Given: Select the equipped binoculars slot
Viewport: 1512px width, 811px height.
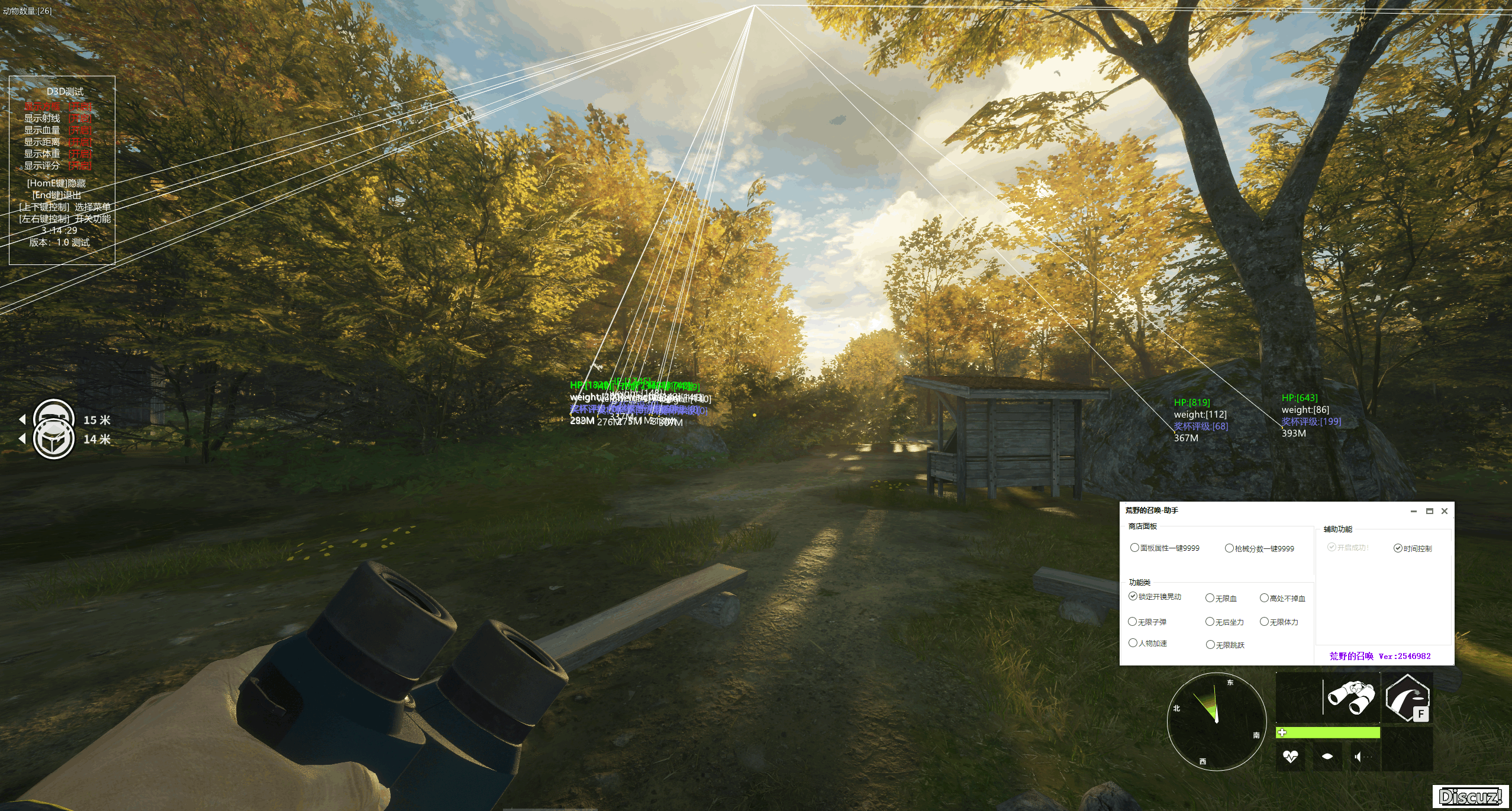Looking at the screenshot, I should pos(1352,697).
